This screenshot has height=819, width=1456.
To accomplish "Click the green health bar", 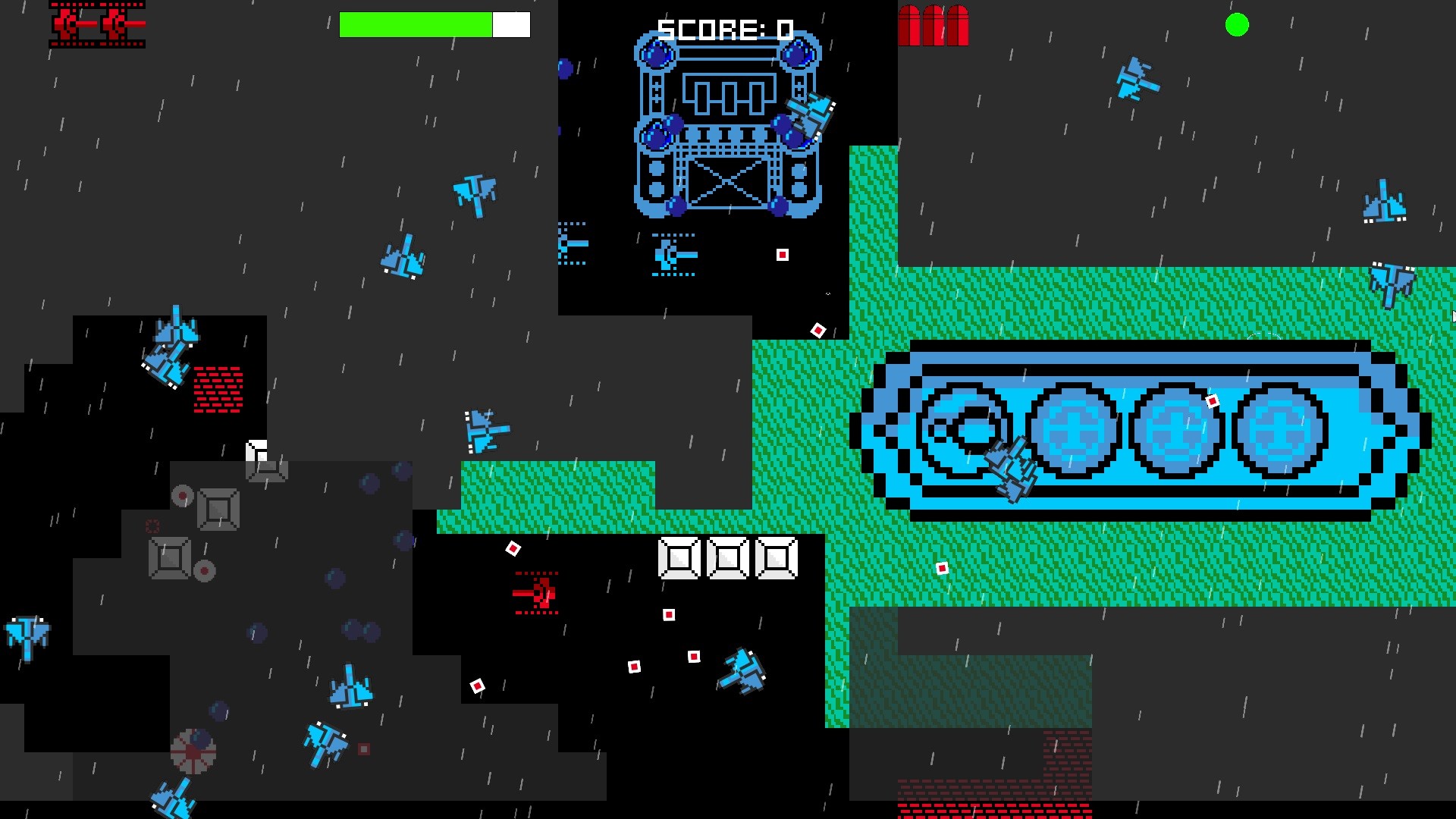I will tap(417, 23).
